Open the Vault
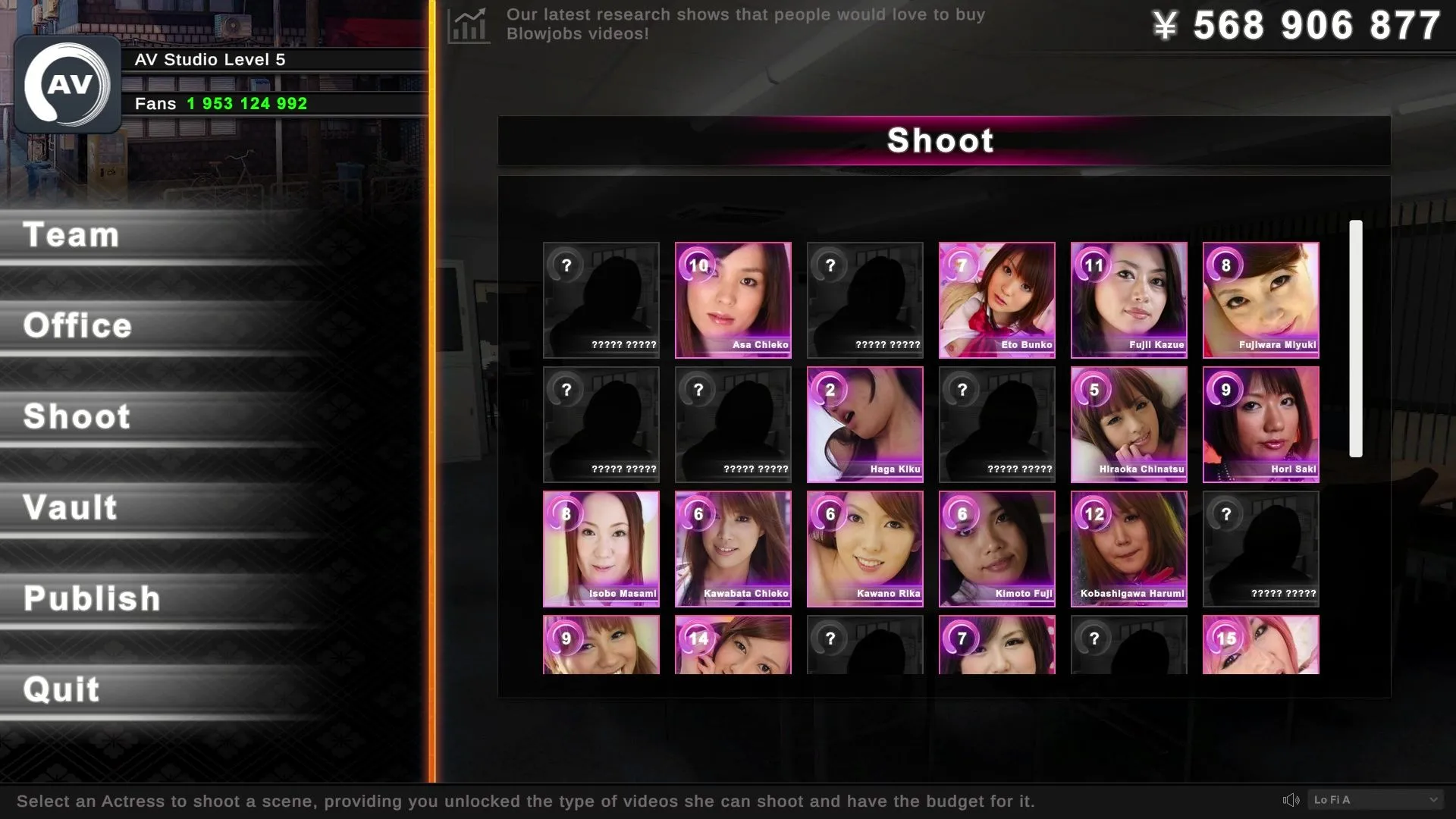The width and height of the screenshot is (1456, 819). click(71, 508)
